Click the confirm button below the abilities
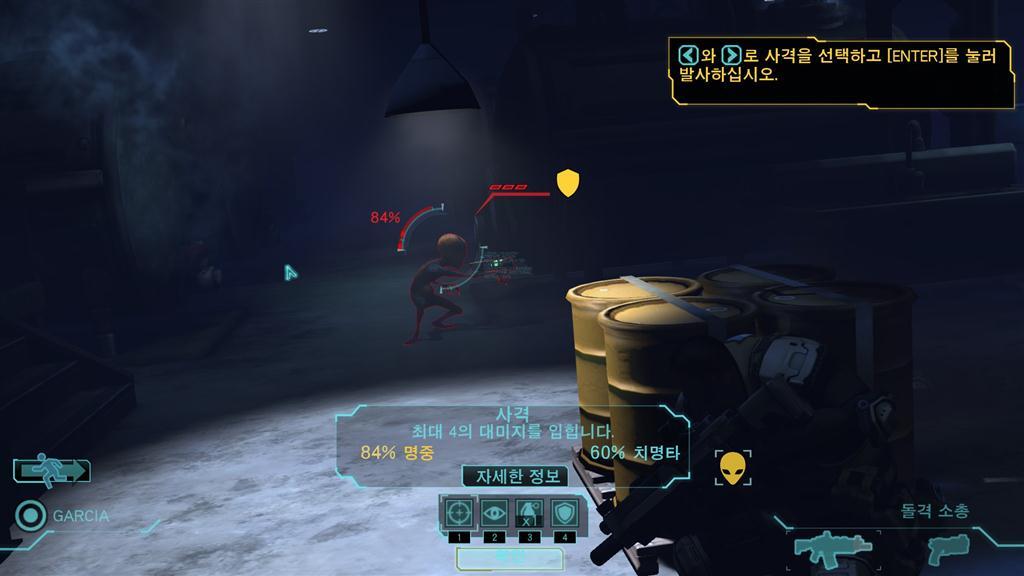Viewport: 1024px width, 576px height. pyautogui.click(x=510, y=557)
